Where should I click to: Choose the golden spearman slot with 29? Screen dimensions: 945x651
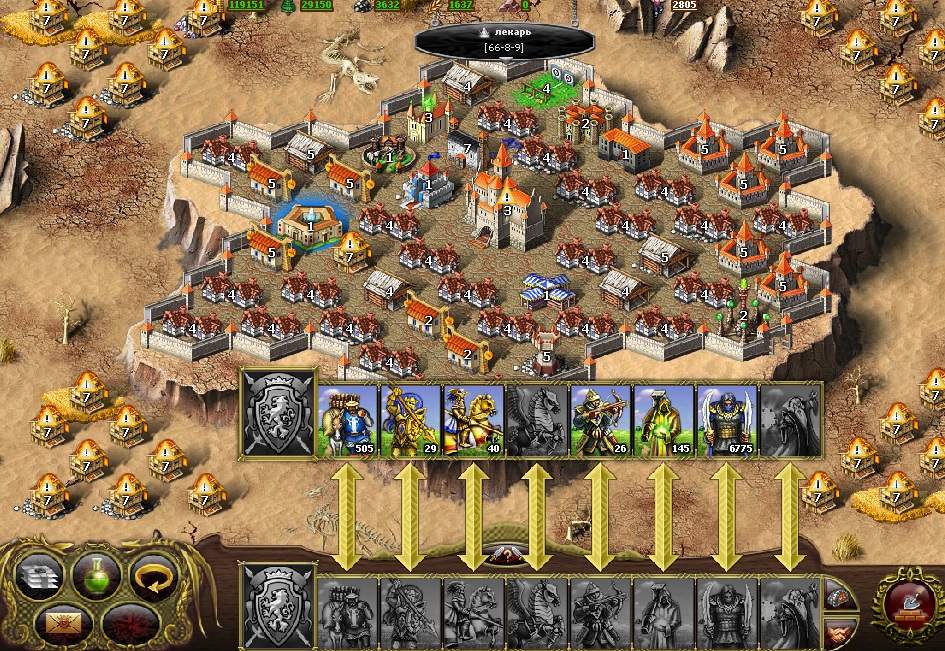tap(410, 421)
